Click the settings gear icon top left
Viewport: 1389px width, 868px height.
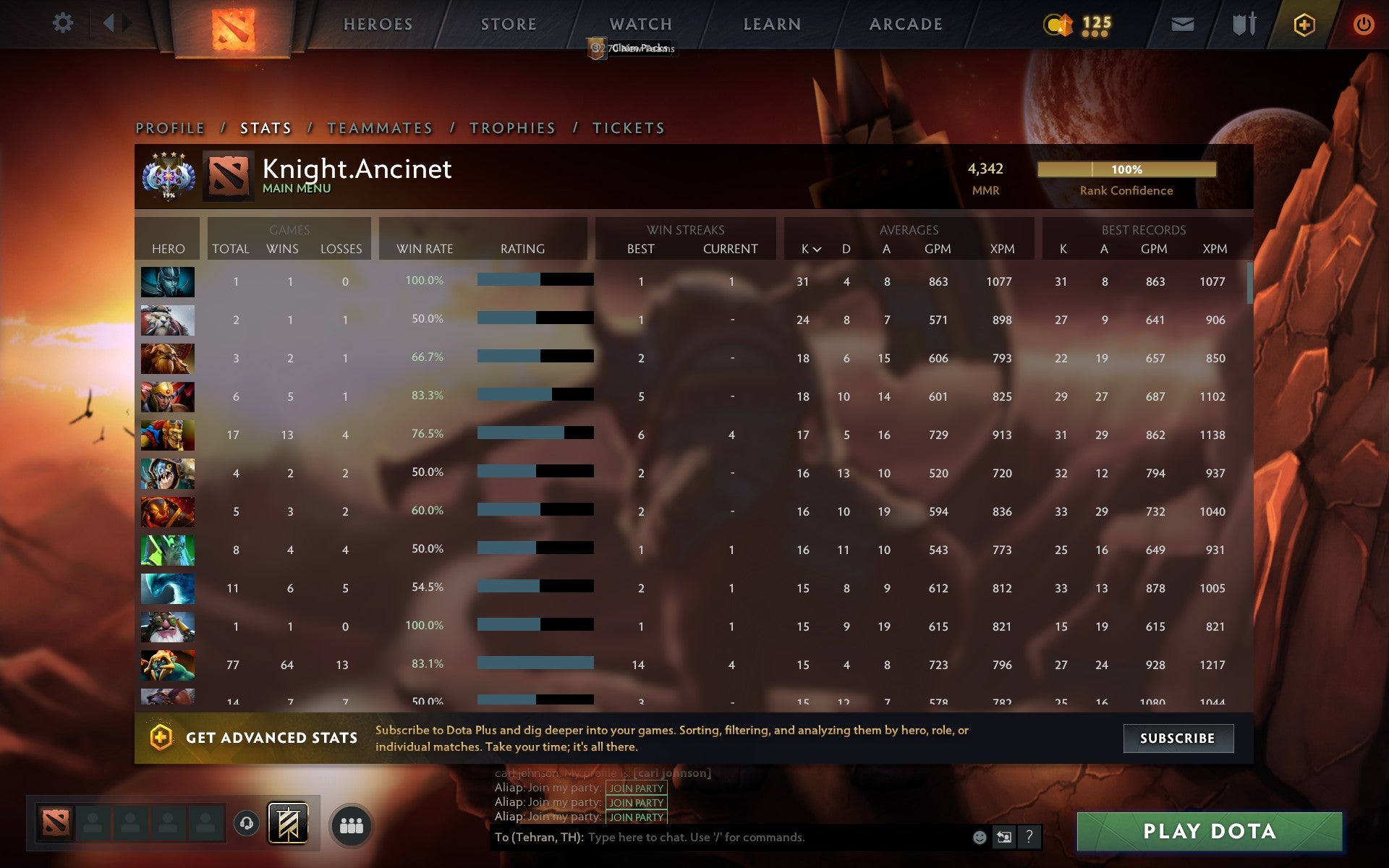coord(64,22)
